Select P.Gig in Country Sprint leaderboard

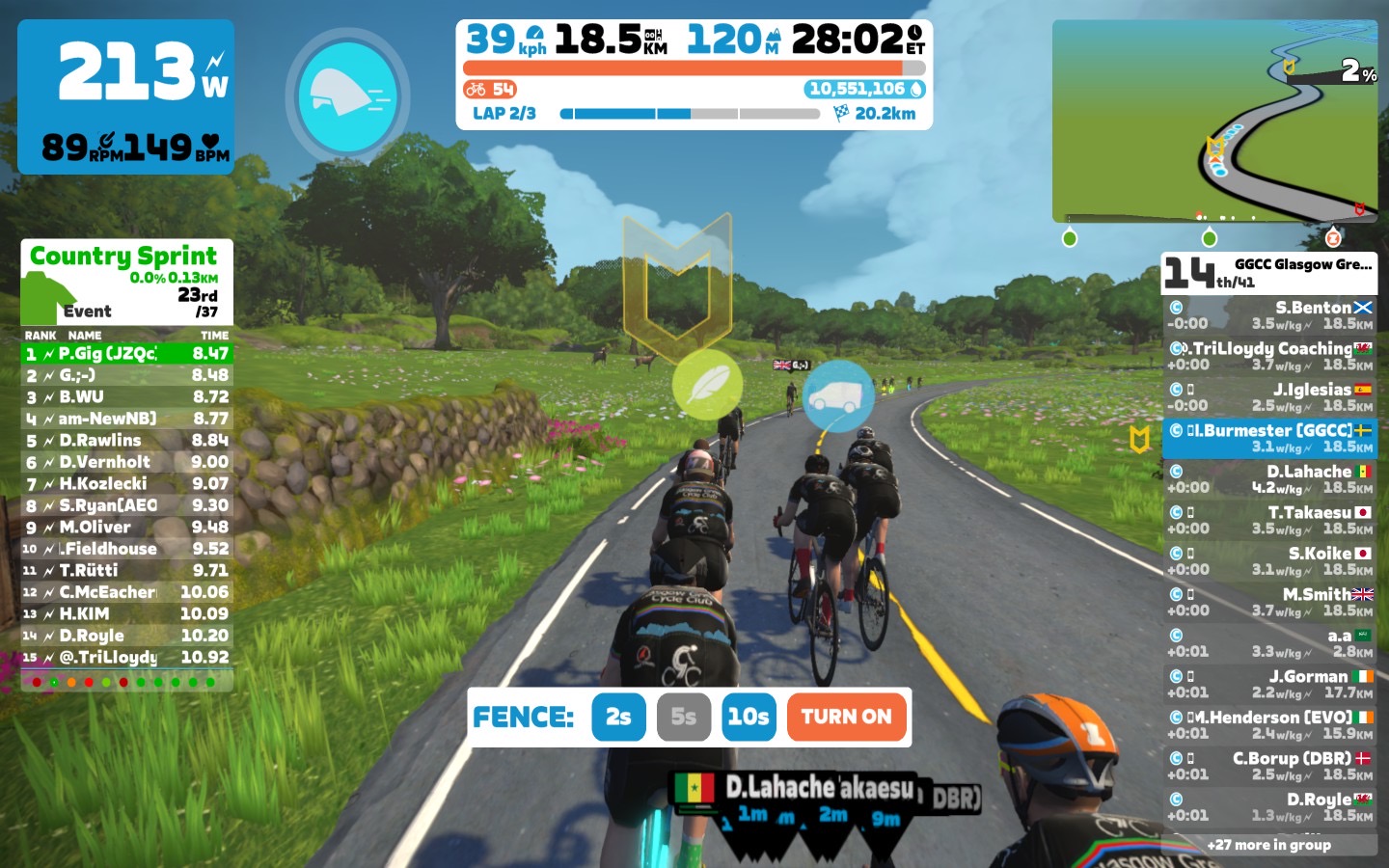point(126,354)
